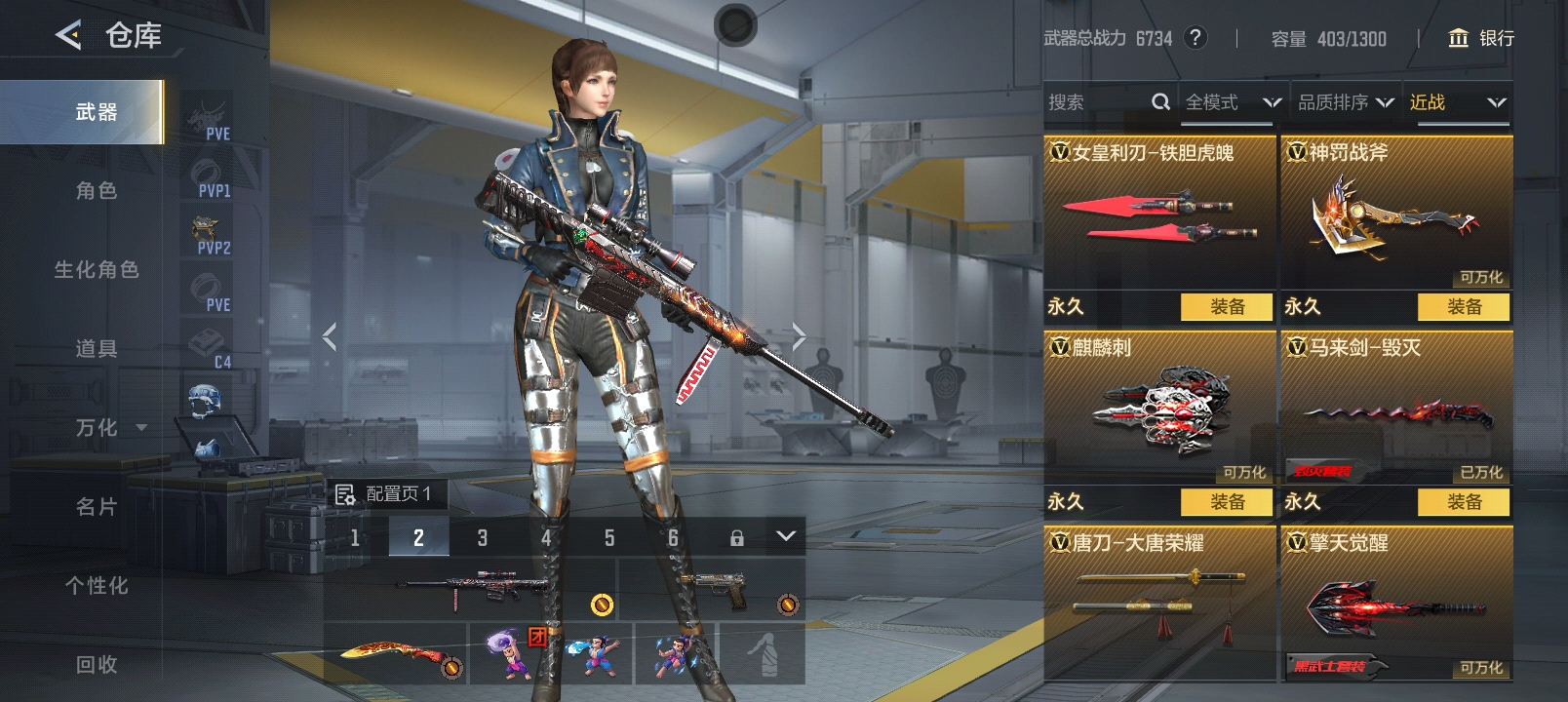Open the 生化角色 tab
The image size is (1568, 702).
[x=96, y=270]
